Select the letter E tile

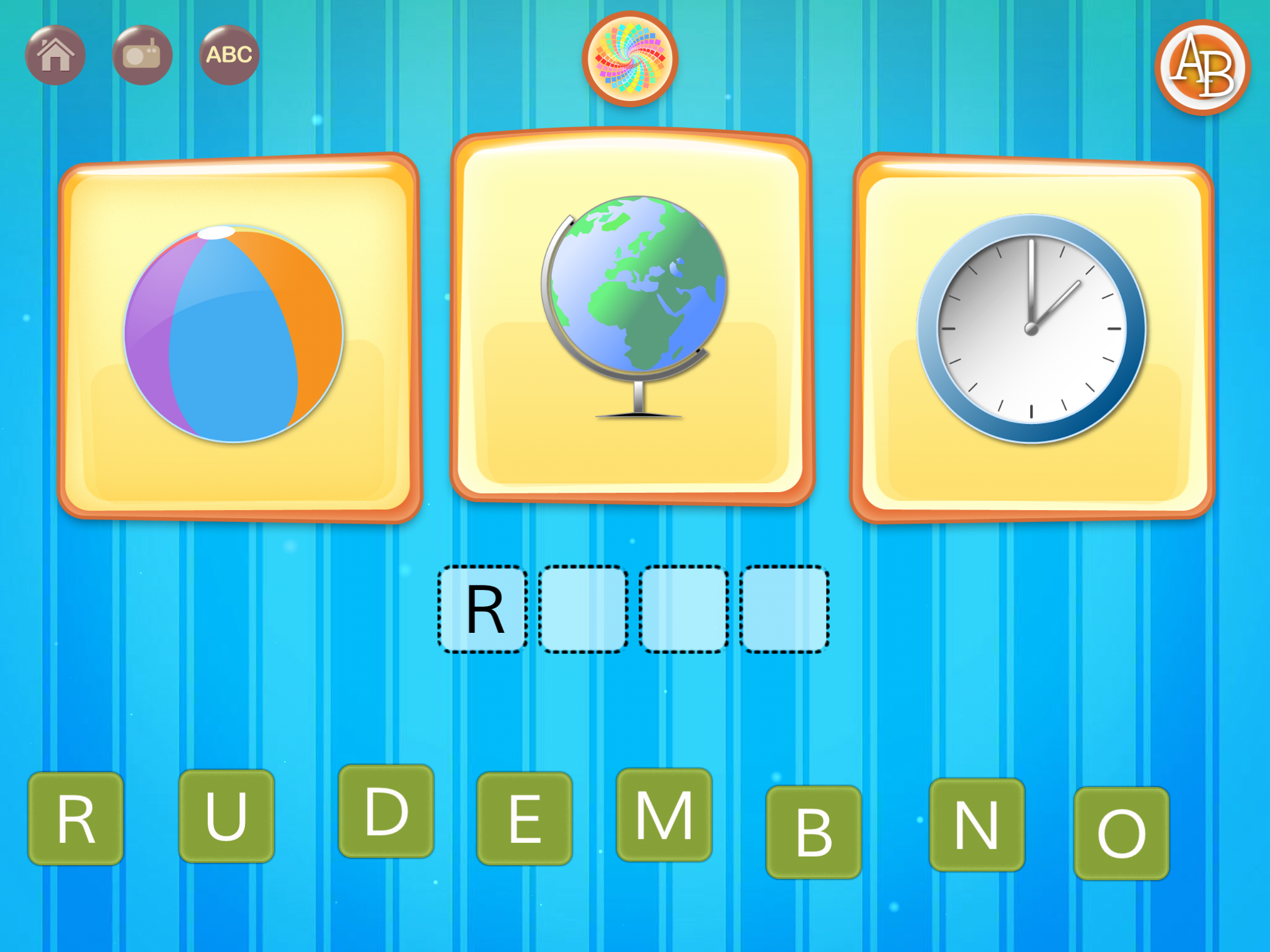click(x=524, y=818)
